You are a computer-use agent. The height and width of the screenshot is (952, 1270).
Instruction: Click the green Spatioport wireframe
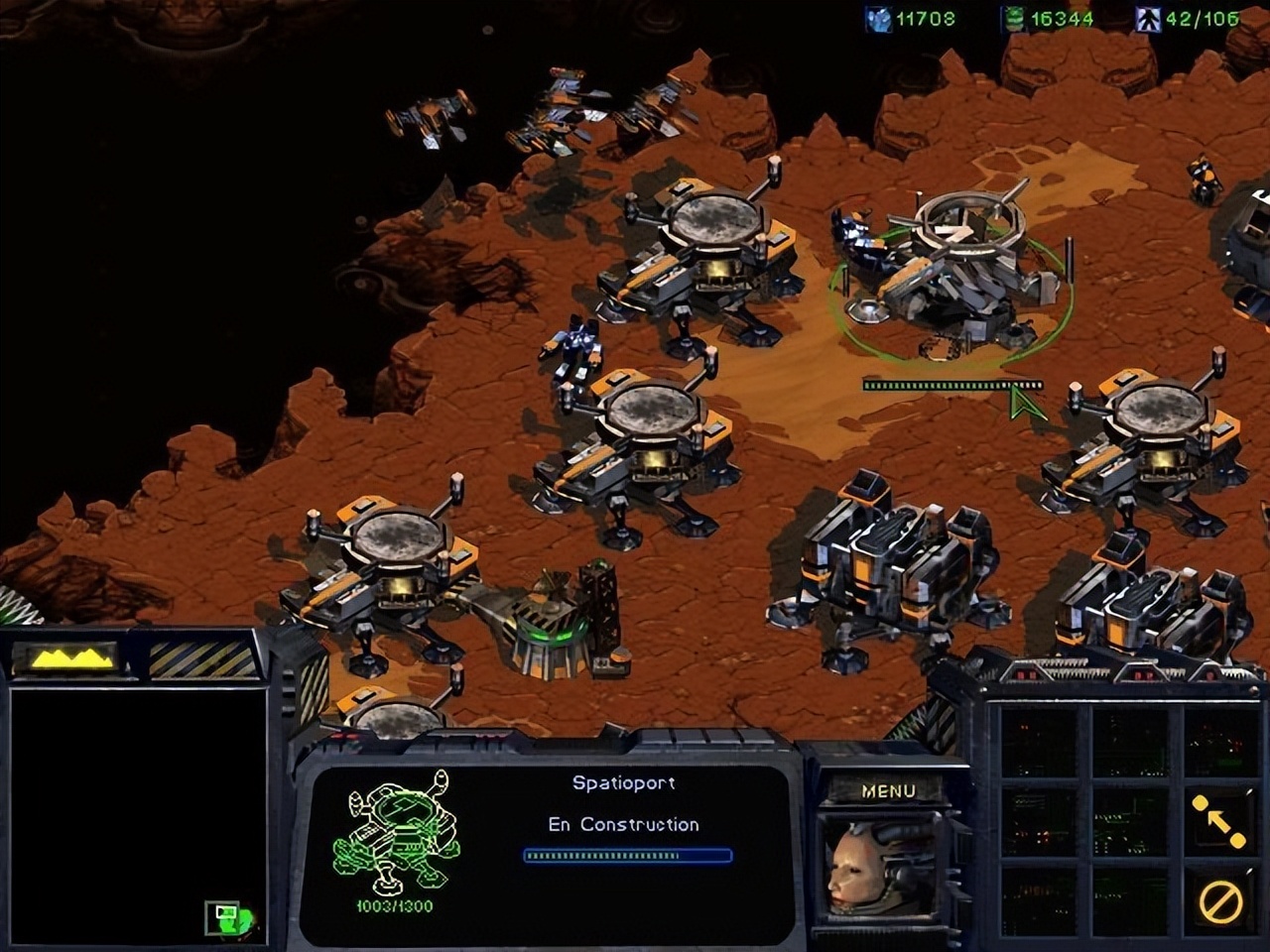click(396, 833)
